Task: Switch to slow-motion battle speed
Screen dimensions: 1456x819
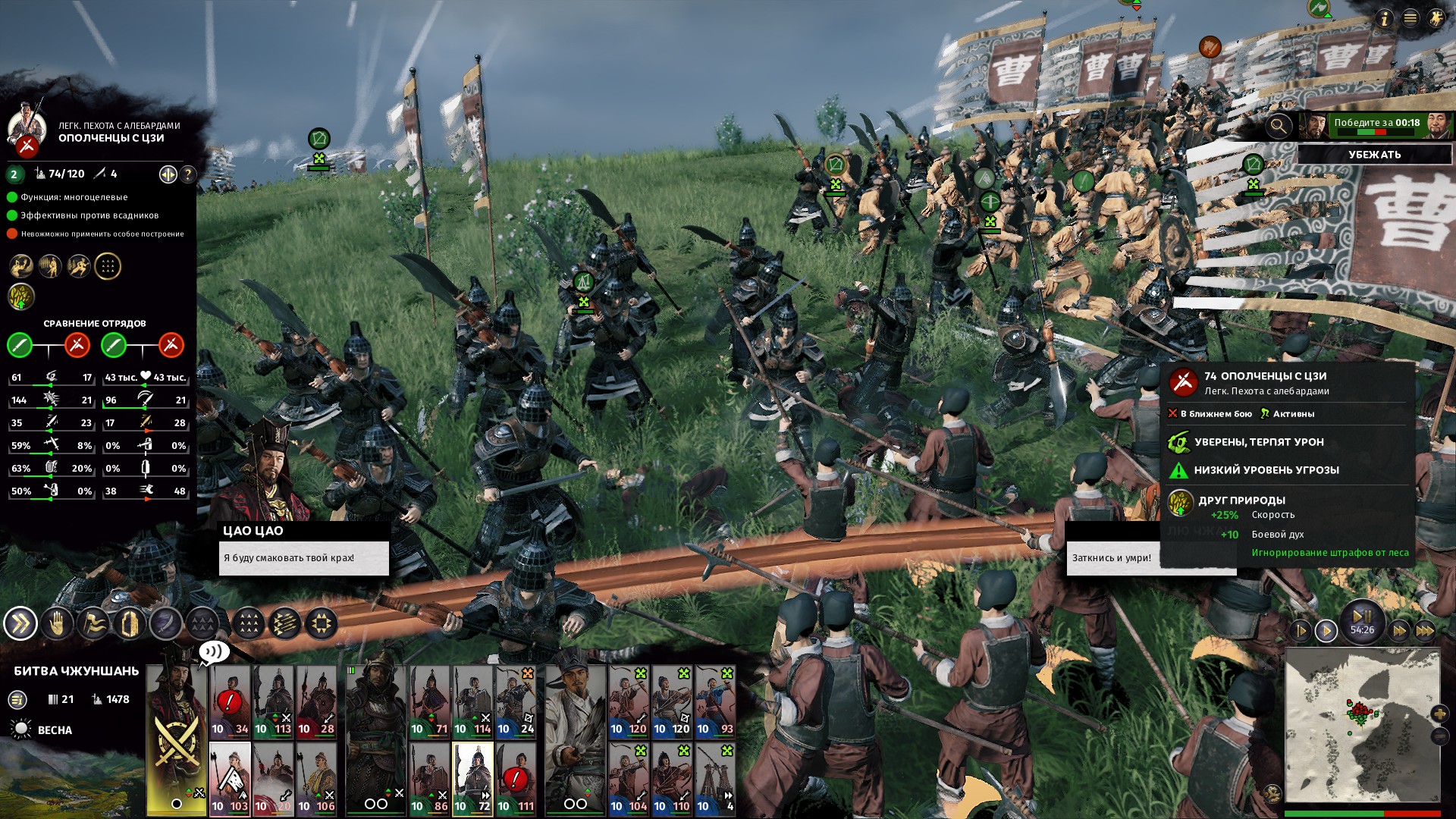Action: click(x=1300, y=630)
